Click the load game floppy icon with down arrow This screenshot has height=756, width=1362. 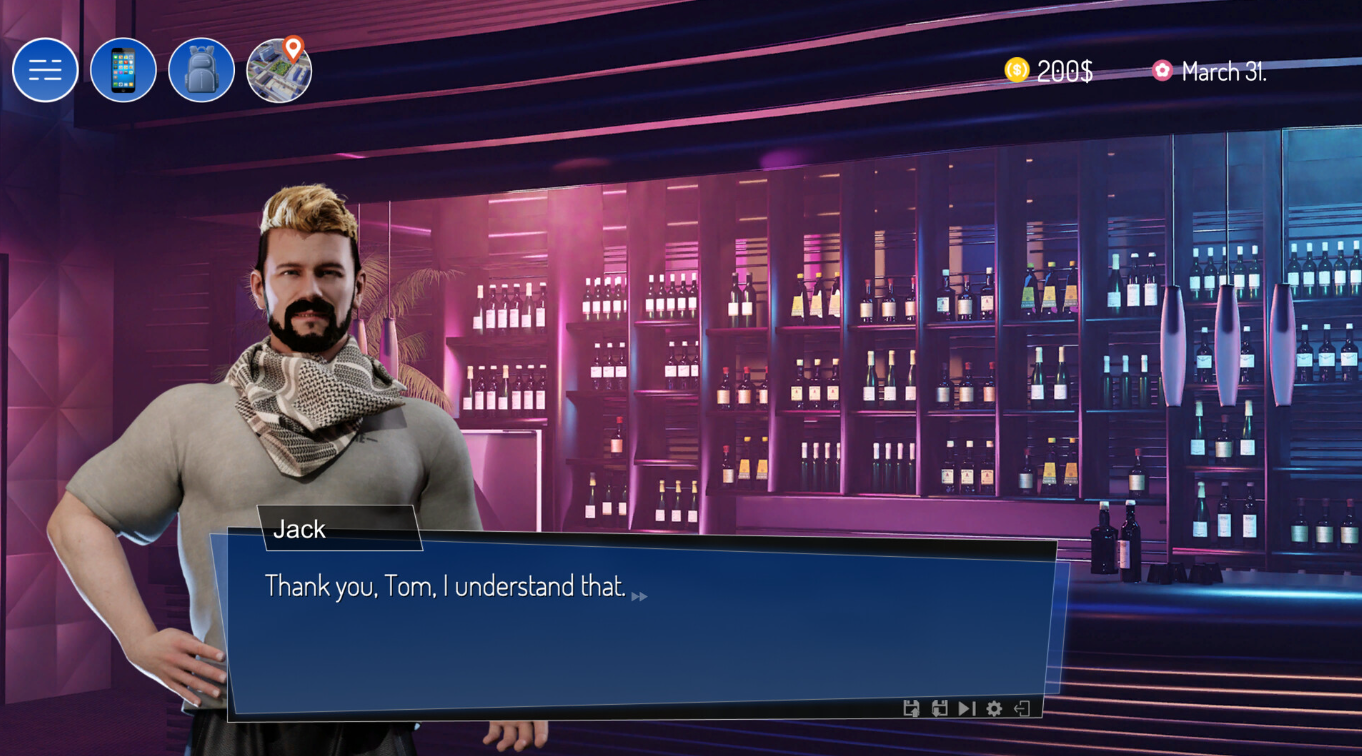point(939,708)
